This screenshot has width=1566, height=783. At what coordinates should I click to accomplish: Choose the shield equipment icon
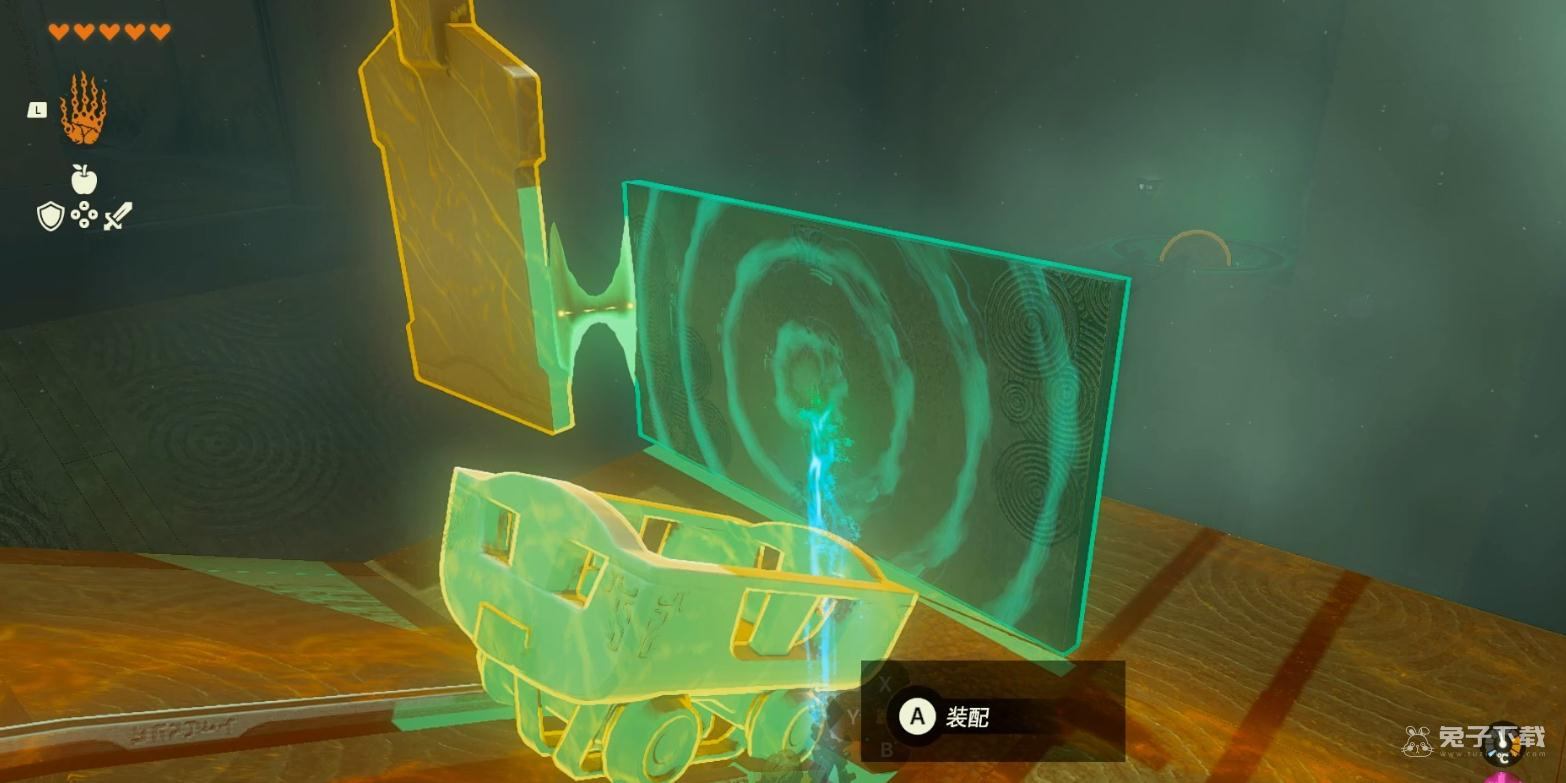[x=50, y=216]
